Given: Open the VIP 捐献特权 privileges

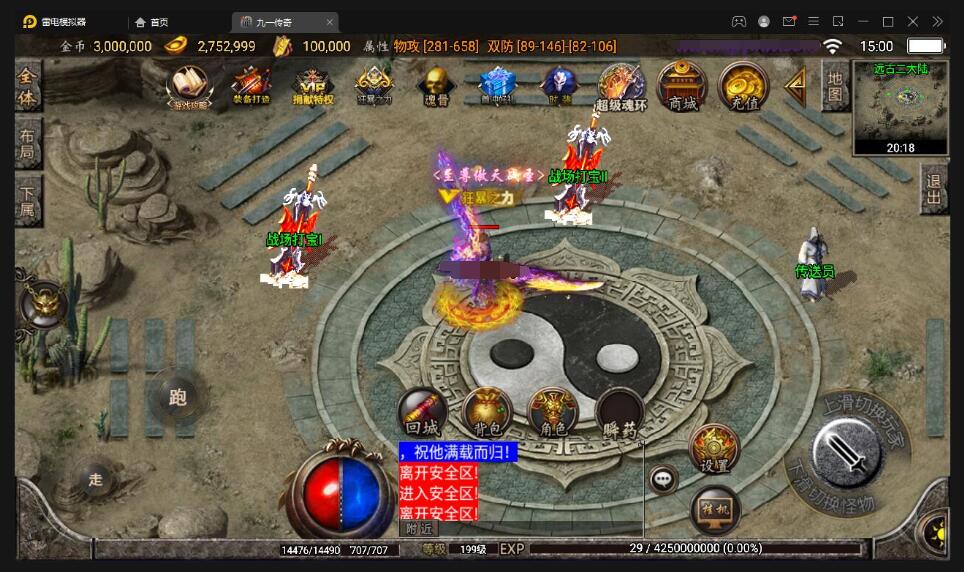Looking at the screenshot, I should pos(311,85).
